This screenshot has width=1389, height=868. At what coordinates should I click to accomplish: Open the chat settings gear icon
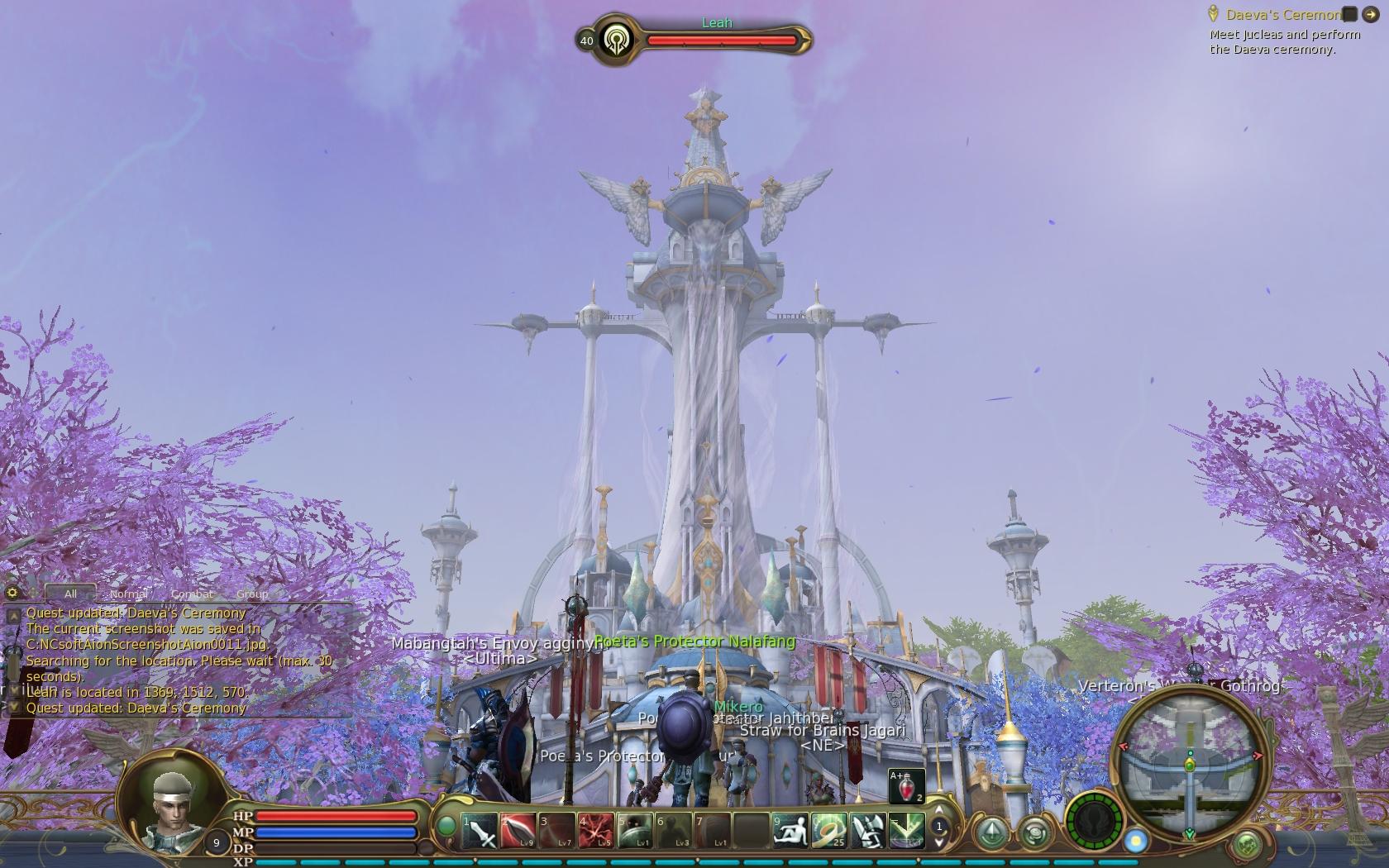(12, 593)
